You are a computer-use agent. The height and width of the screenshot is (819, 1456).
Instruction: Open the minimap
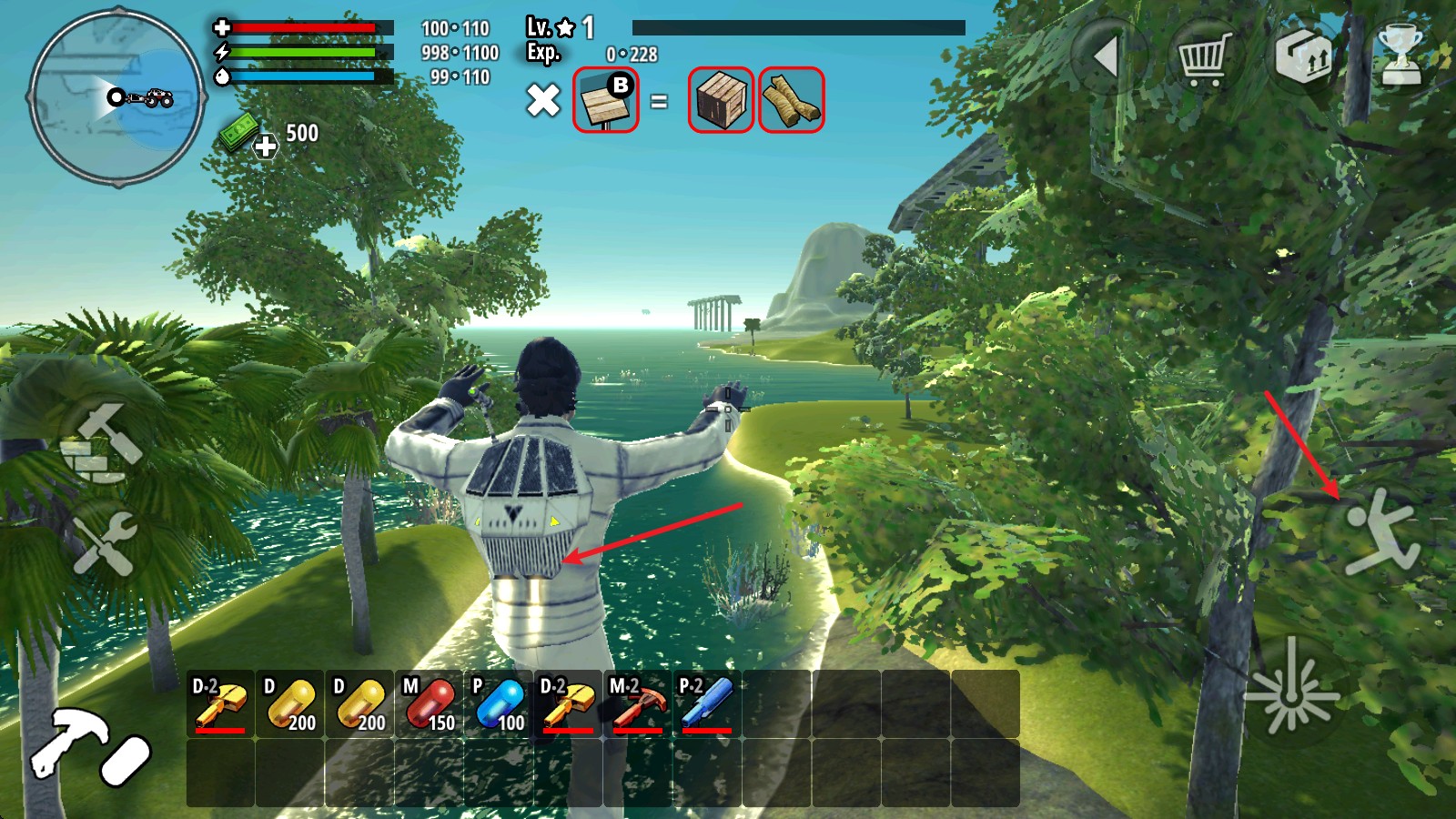pos(116,97)
